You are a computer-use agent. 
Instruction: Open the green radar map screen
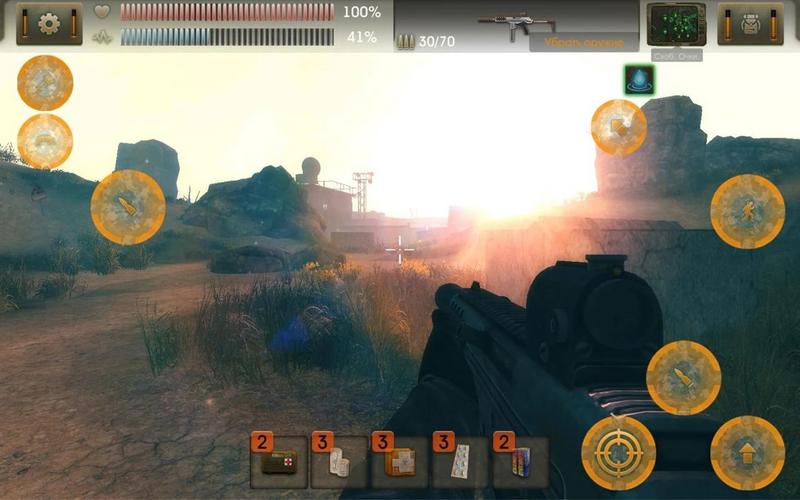pos(676,24)
